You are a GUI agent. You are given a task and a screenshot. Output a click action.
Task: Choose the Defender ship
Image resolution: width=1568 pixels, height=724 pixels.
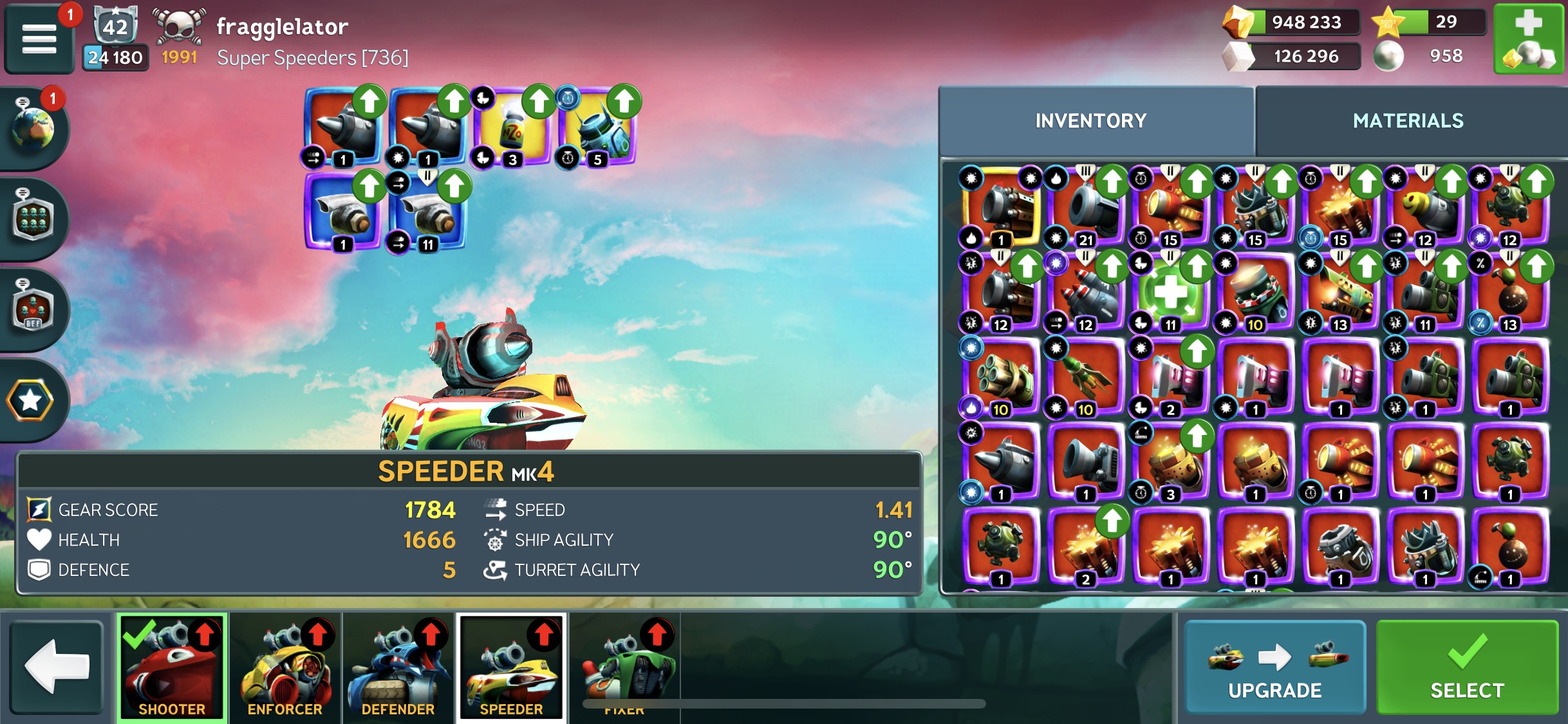tap(398, 667)
